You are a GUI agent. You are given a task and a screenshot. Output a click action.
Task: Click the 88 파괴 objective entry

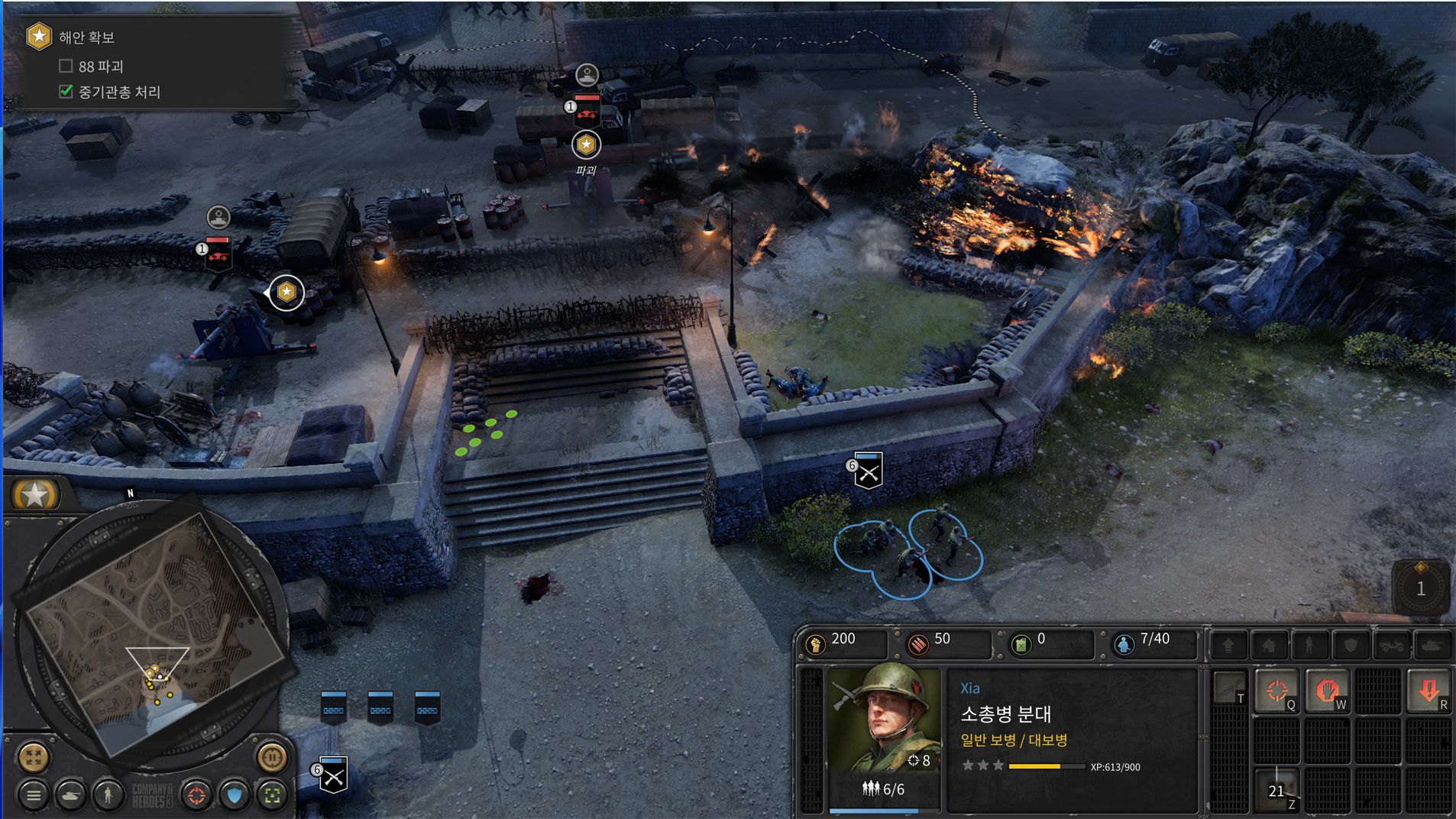coord(100,66)
